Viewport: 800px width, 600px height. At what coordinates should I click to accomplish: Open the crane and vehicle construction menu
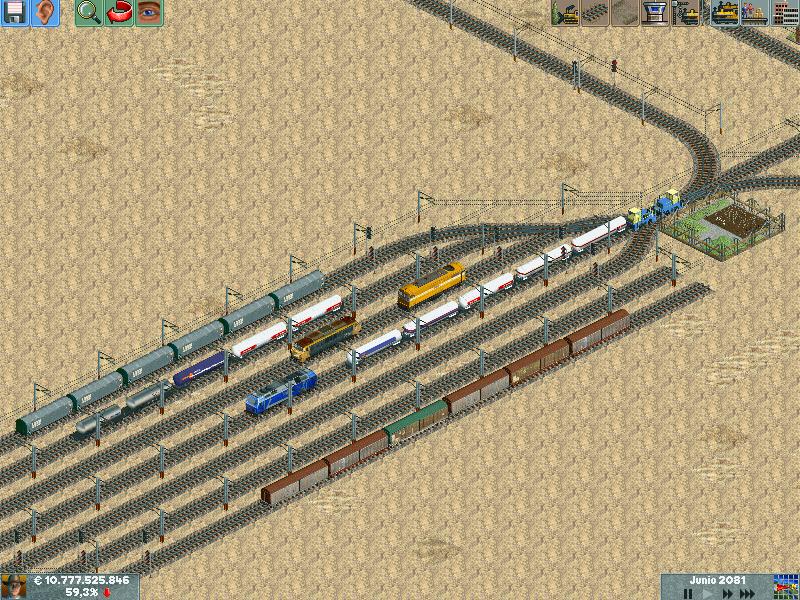[x=687, y=13]
